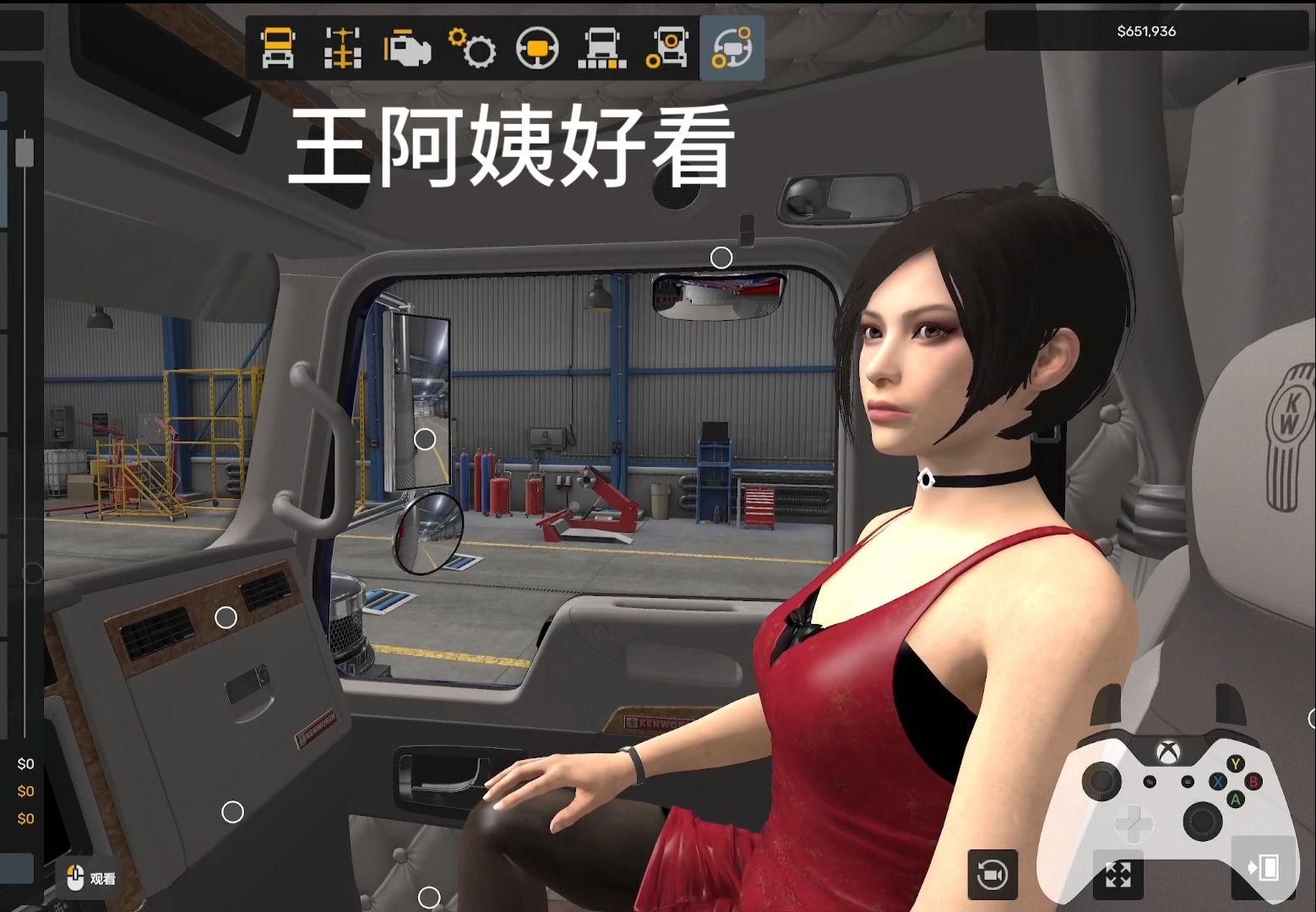This screenshot has width=1316, height=912.
Task: Toggle the hotspot marker near the dashboard vents
Action: pos(226,617)
